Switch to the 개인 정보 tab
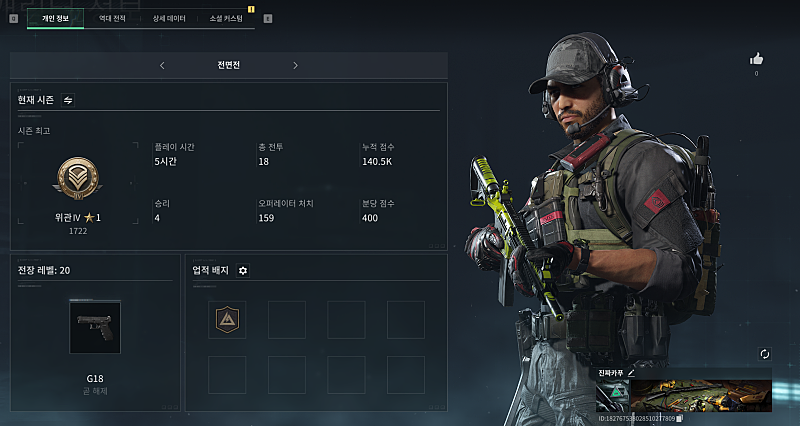This screenshot has height=426, width=800. tap(55, 18)
